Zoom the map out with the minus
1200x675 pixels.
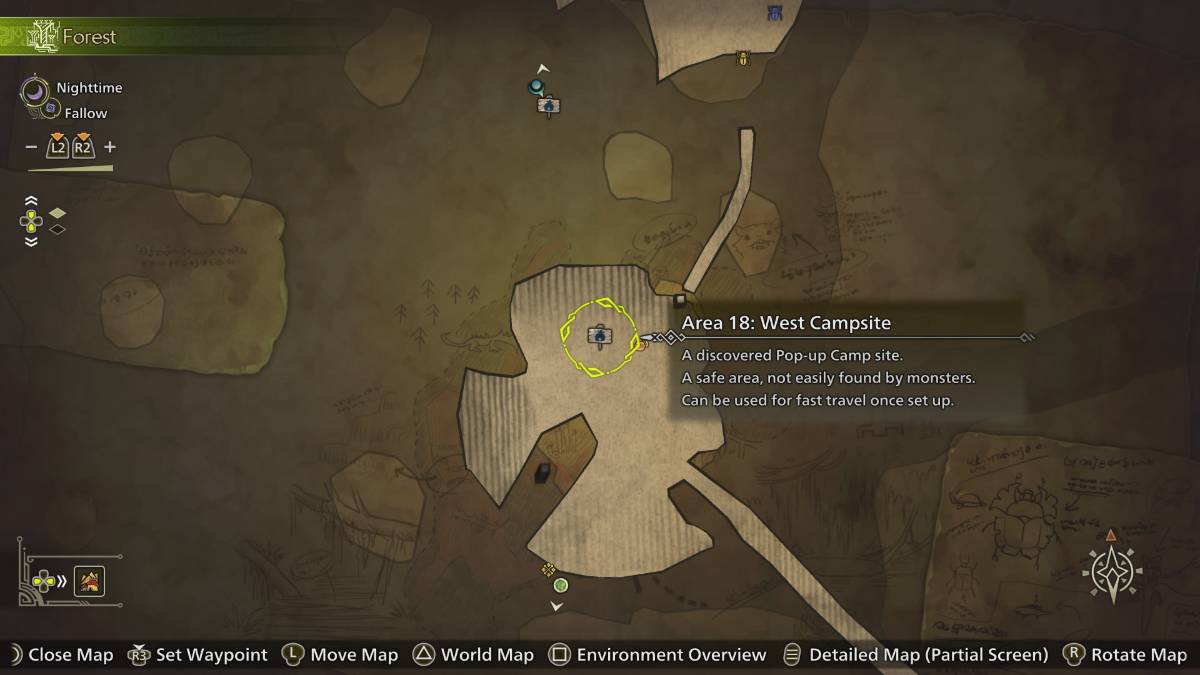point(32,147)
